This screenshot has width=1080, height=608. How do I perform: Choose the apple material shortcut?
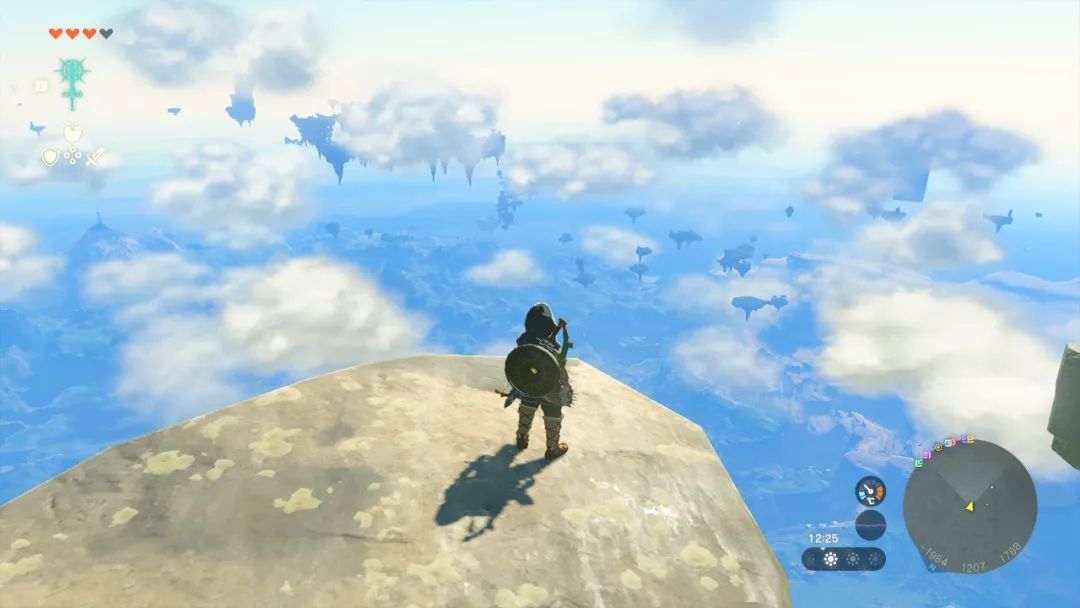pos(72,133)
